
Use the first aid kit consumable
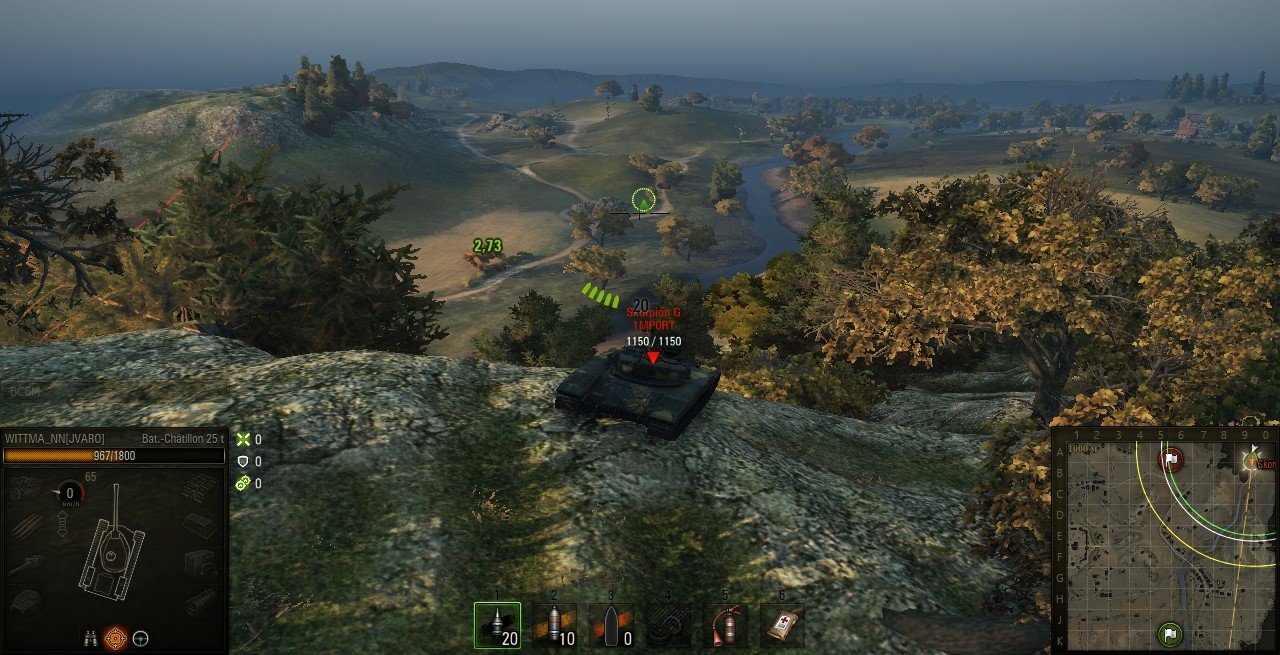pyautogui.click(x=782, y=625)
